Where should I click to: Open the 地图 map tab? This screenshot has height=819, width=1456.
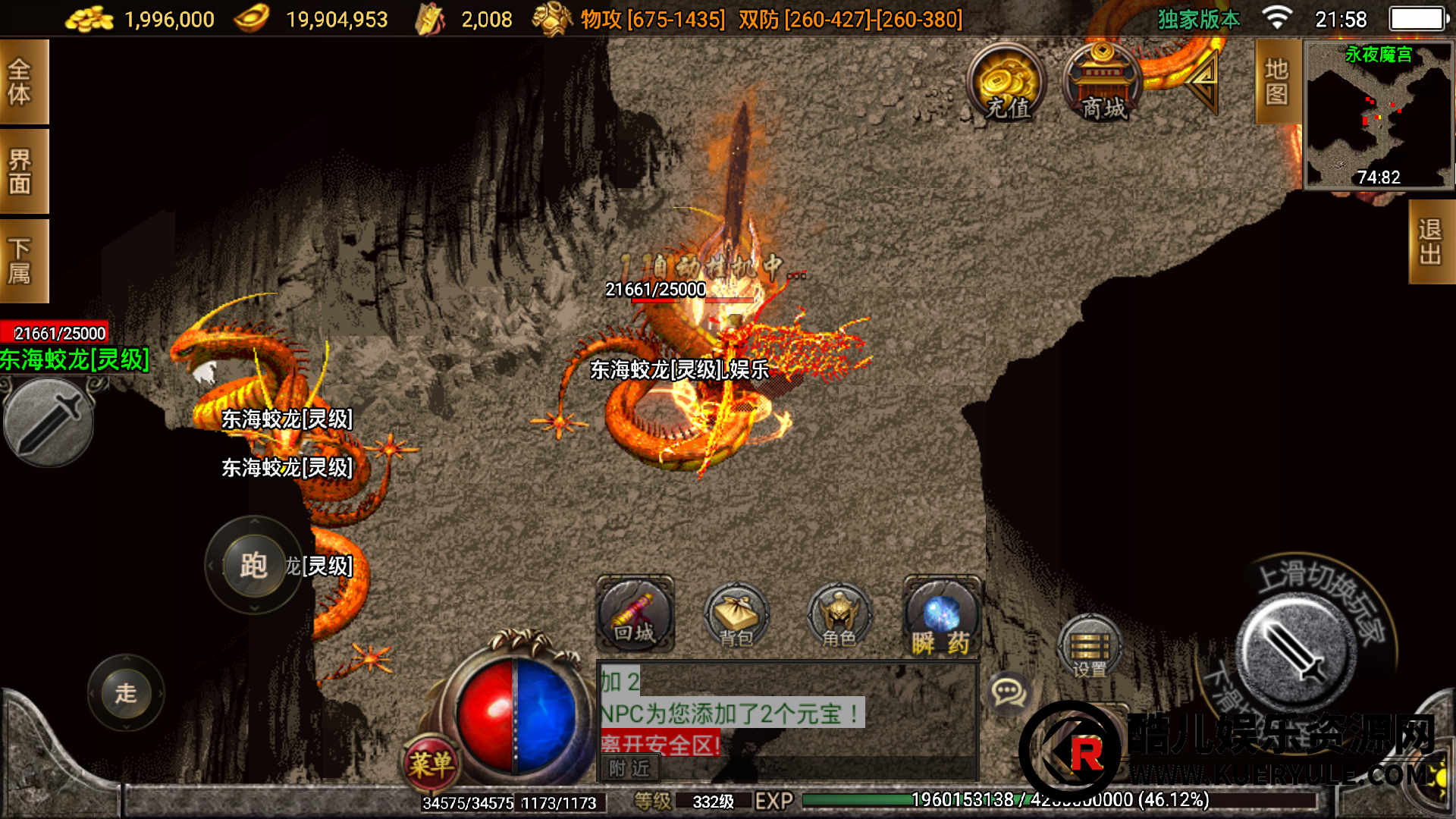(1277, 82)
